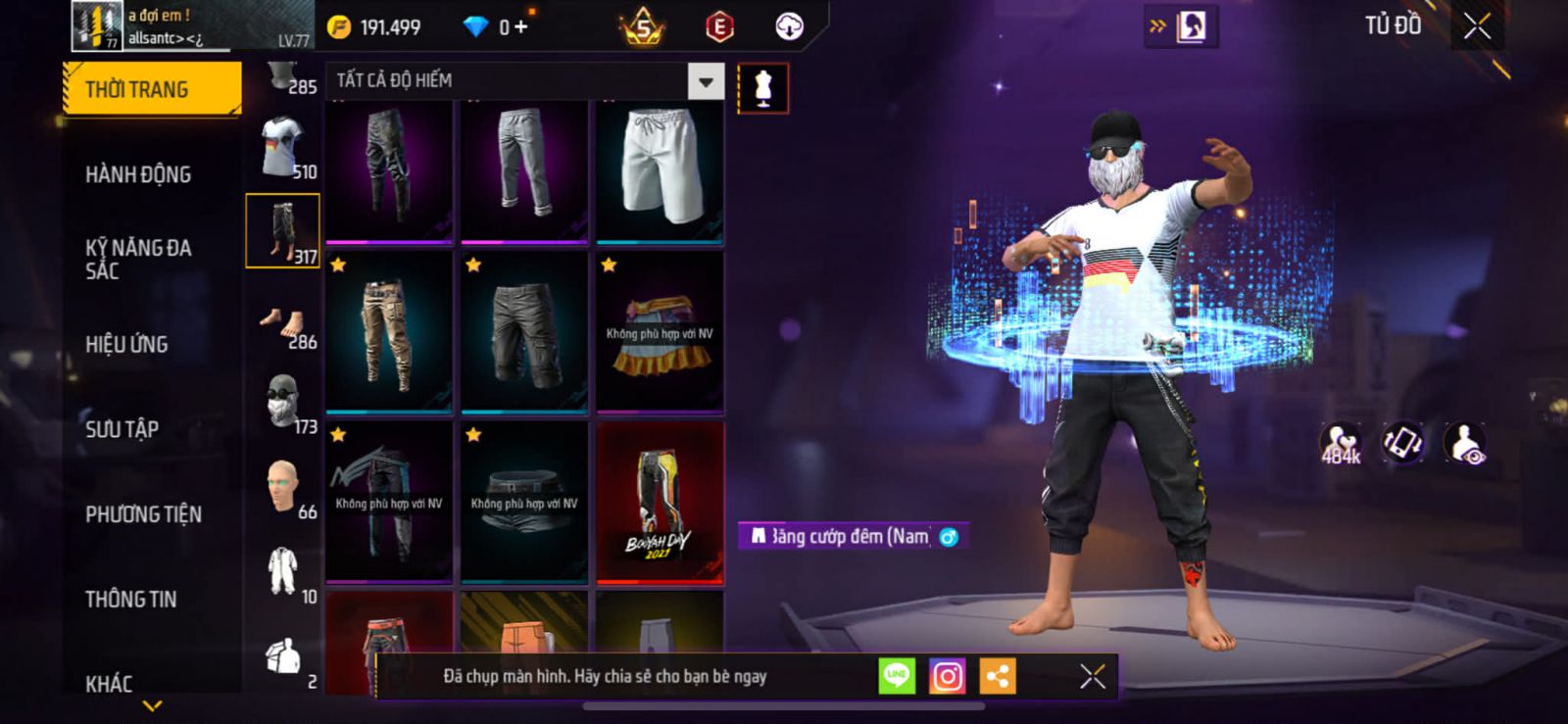Screen dimensions: 1568x724
Task: Open the THÔNG TIN tab
Action: pos(130,599)
